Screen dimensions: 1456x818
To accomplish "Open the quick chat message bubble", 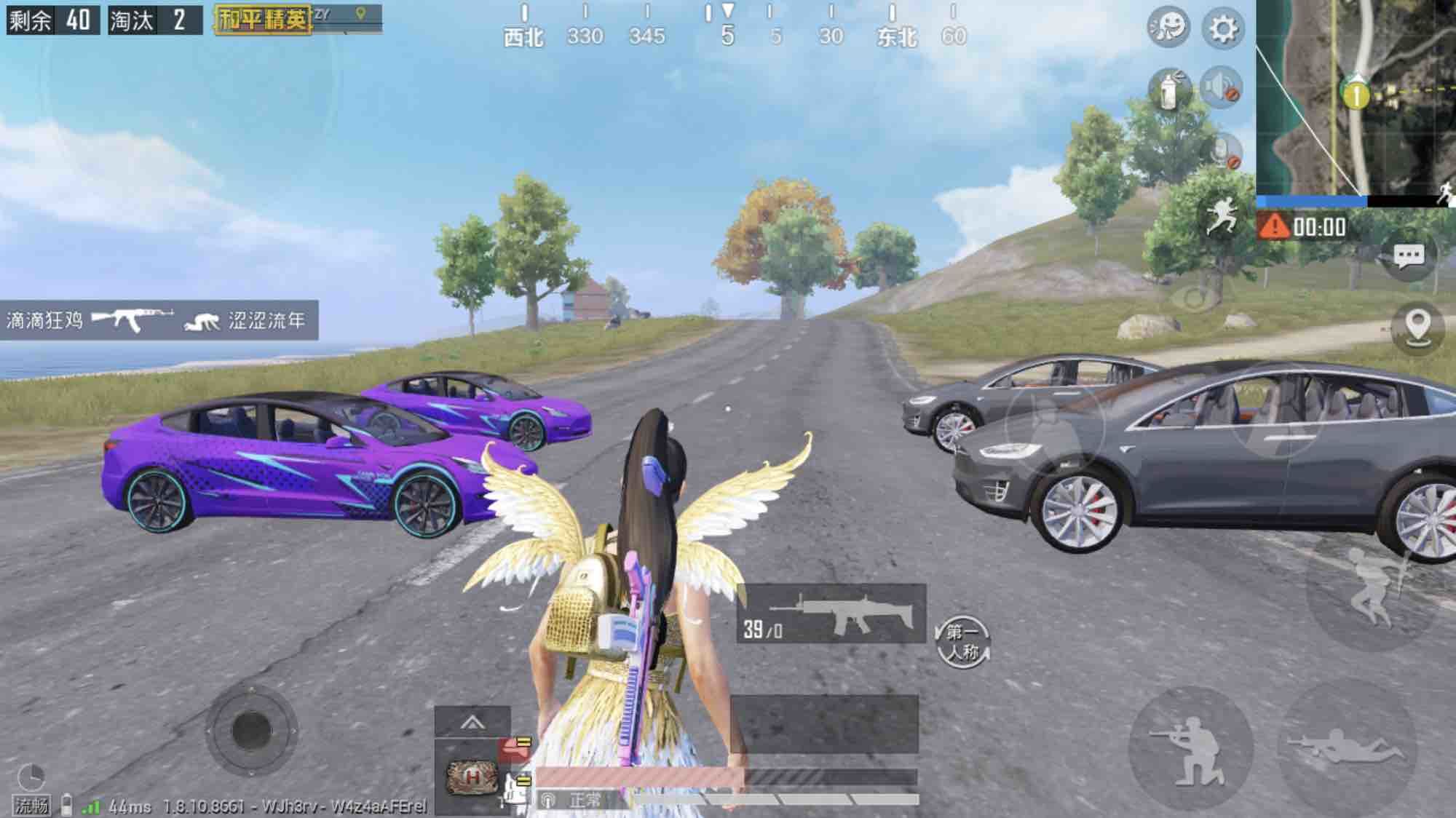I will tap(1408, 255).
